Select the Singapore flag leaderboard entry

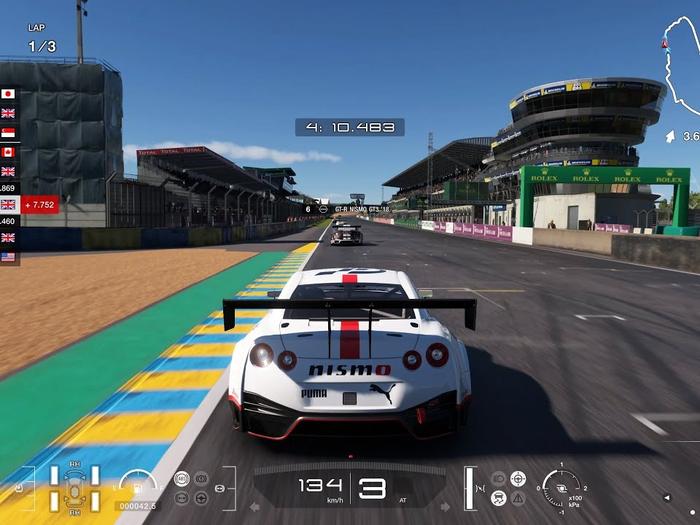[x=9, y=133]
